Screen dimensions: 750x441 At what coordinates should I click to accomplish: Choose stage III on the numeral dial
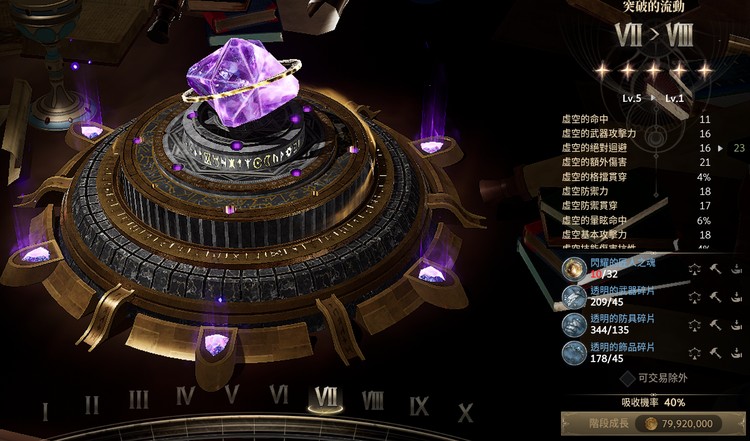coord(138,400)
